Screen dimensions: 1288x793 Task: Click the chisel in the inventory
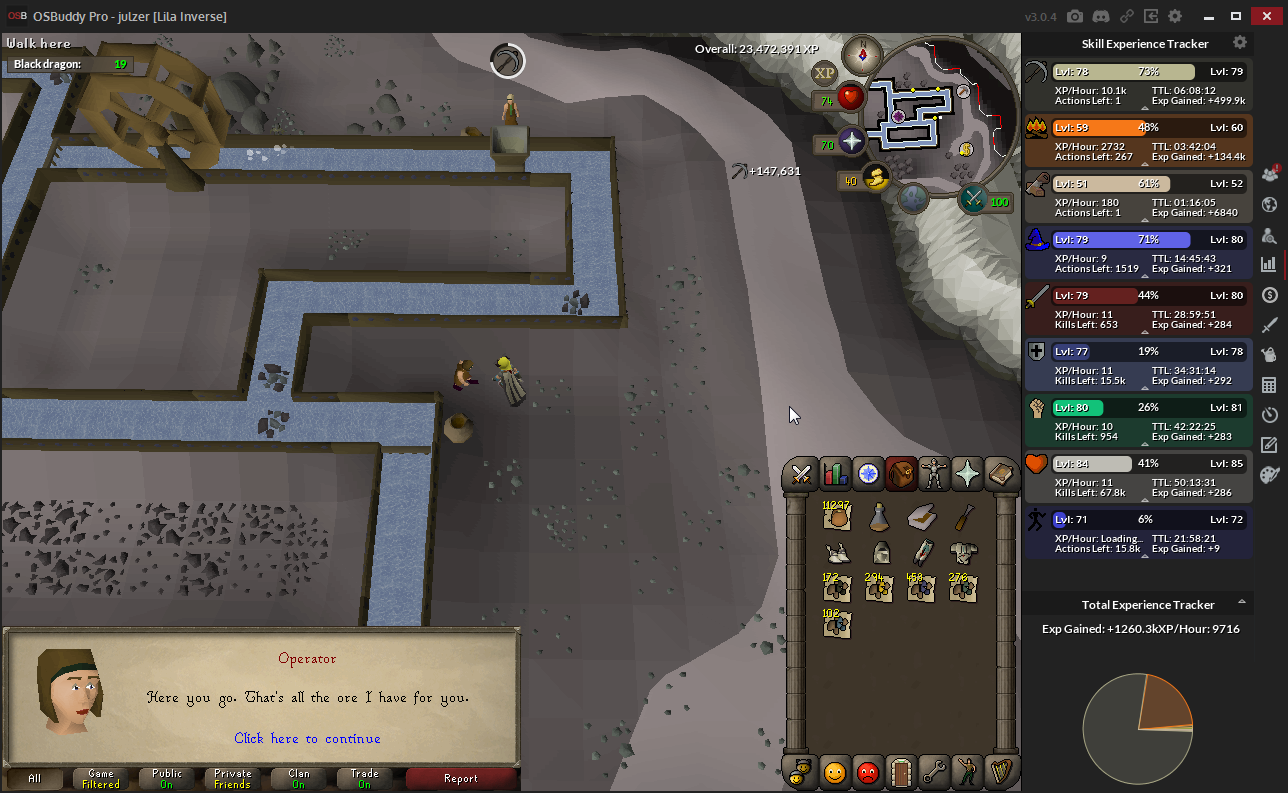[x=964, y=517]
